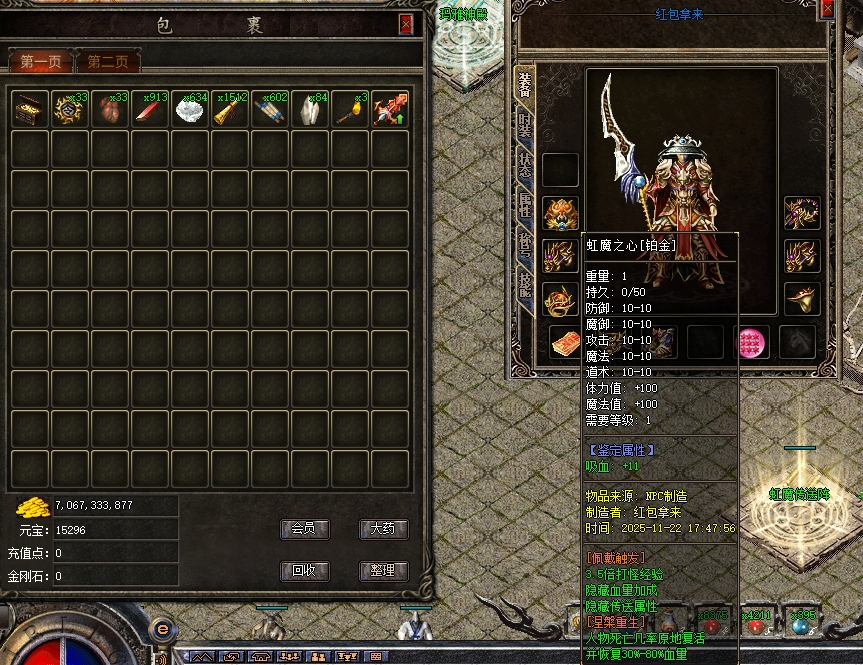The height and width of the screenshot is (665, 863).
Task: Switch to the 时装 costume tab
Action: (x=525, y=125)
